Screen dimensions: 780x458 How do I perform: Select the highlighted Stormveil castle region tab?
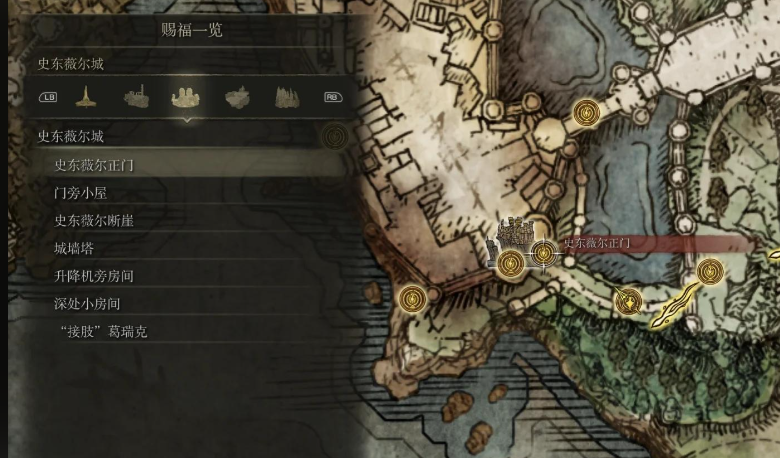[x=186, y=97]
